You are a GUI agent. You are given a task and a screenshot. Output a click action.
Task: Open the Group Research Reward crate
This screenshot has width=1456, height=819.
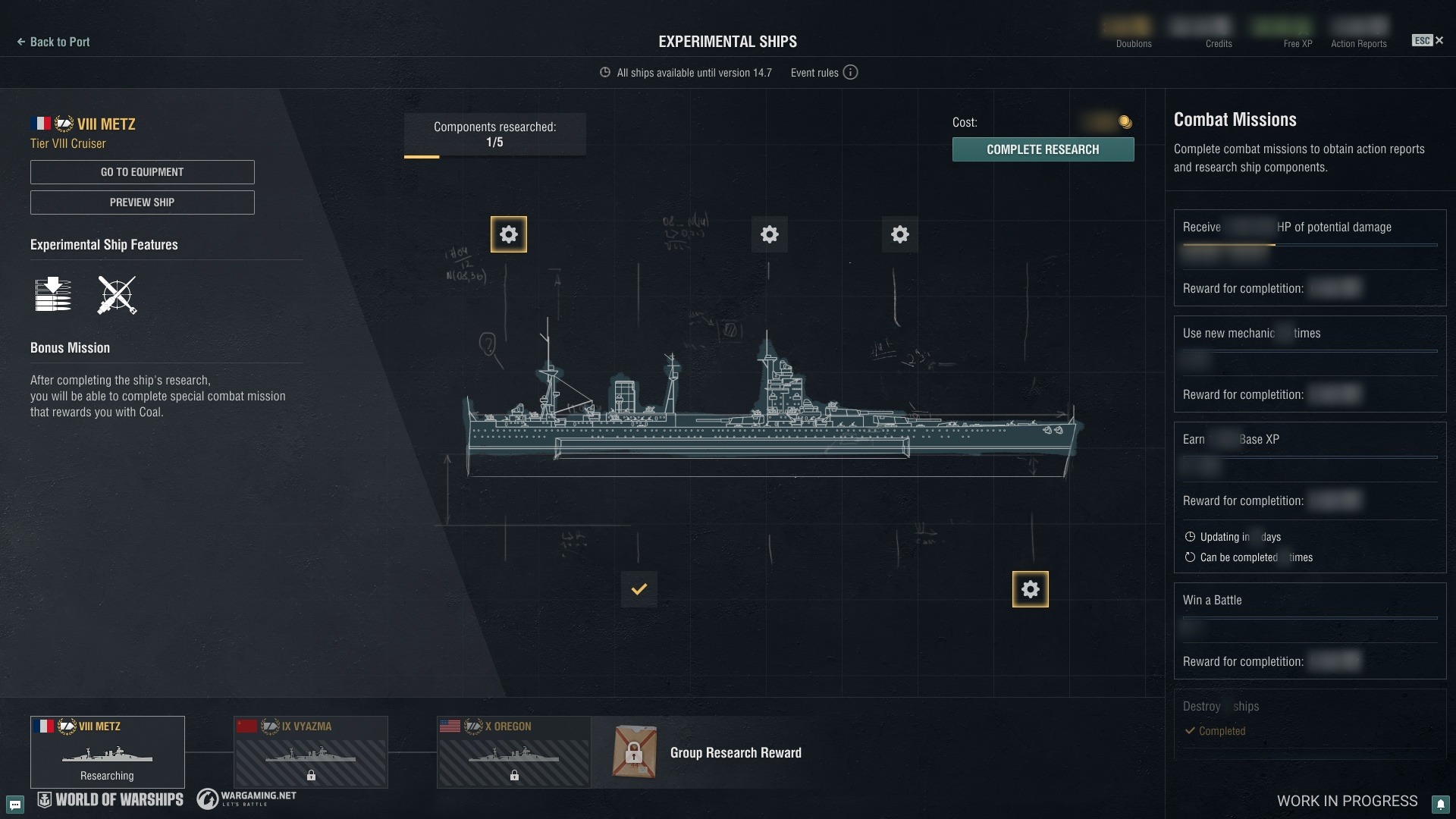tap(635, 752)
